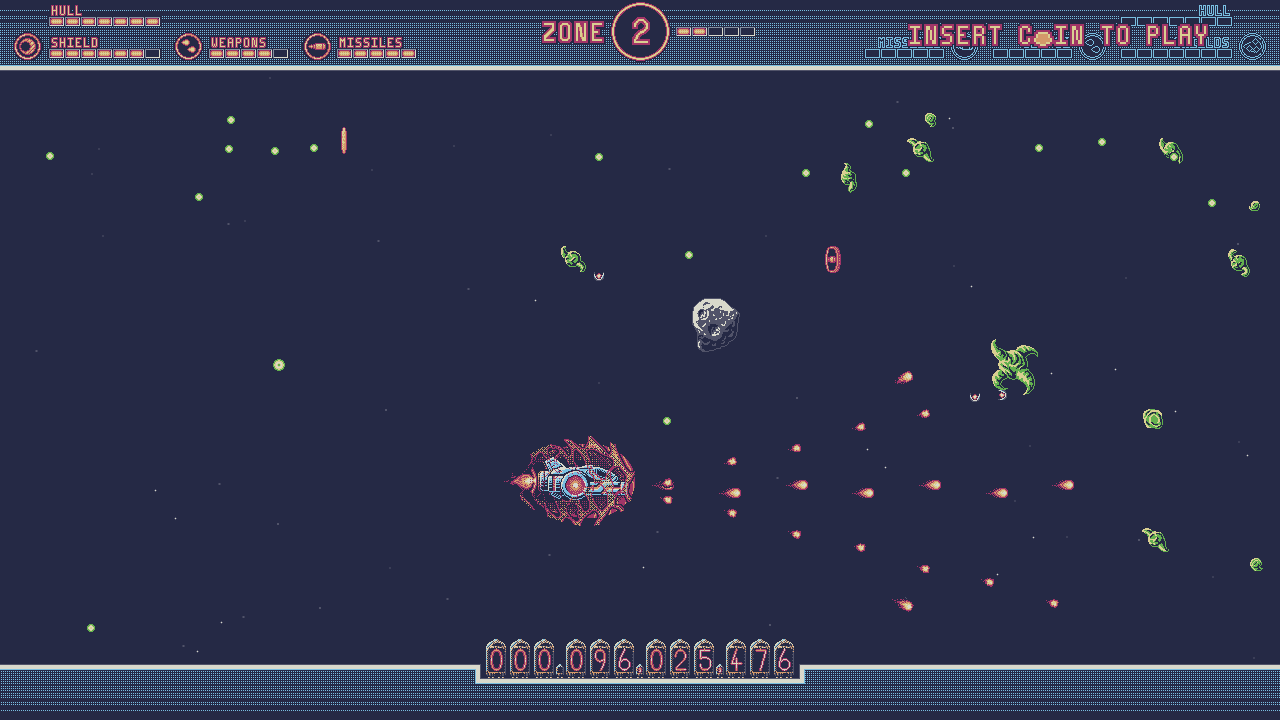1280x720 pixels.
Task: Click the leftmost segment of the HULL meter
Action: (x=56, y=21)
